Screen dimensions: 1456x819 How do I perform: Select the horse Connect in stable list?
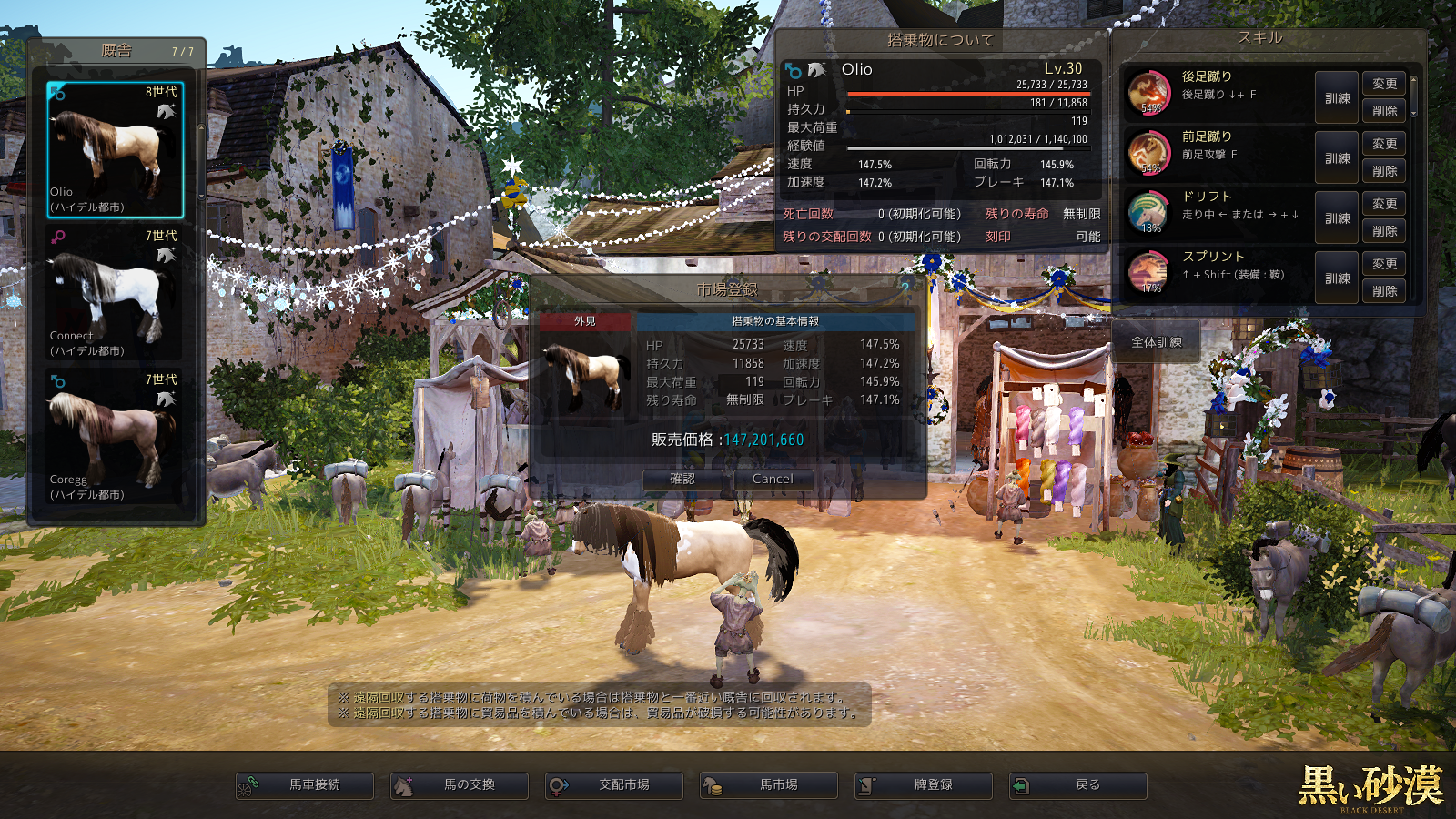(116, 293)
